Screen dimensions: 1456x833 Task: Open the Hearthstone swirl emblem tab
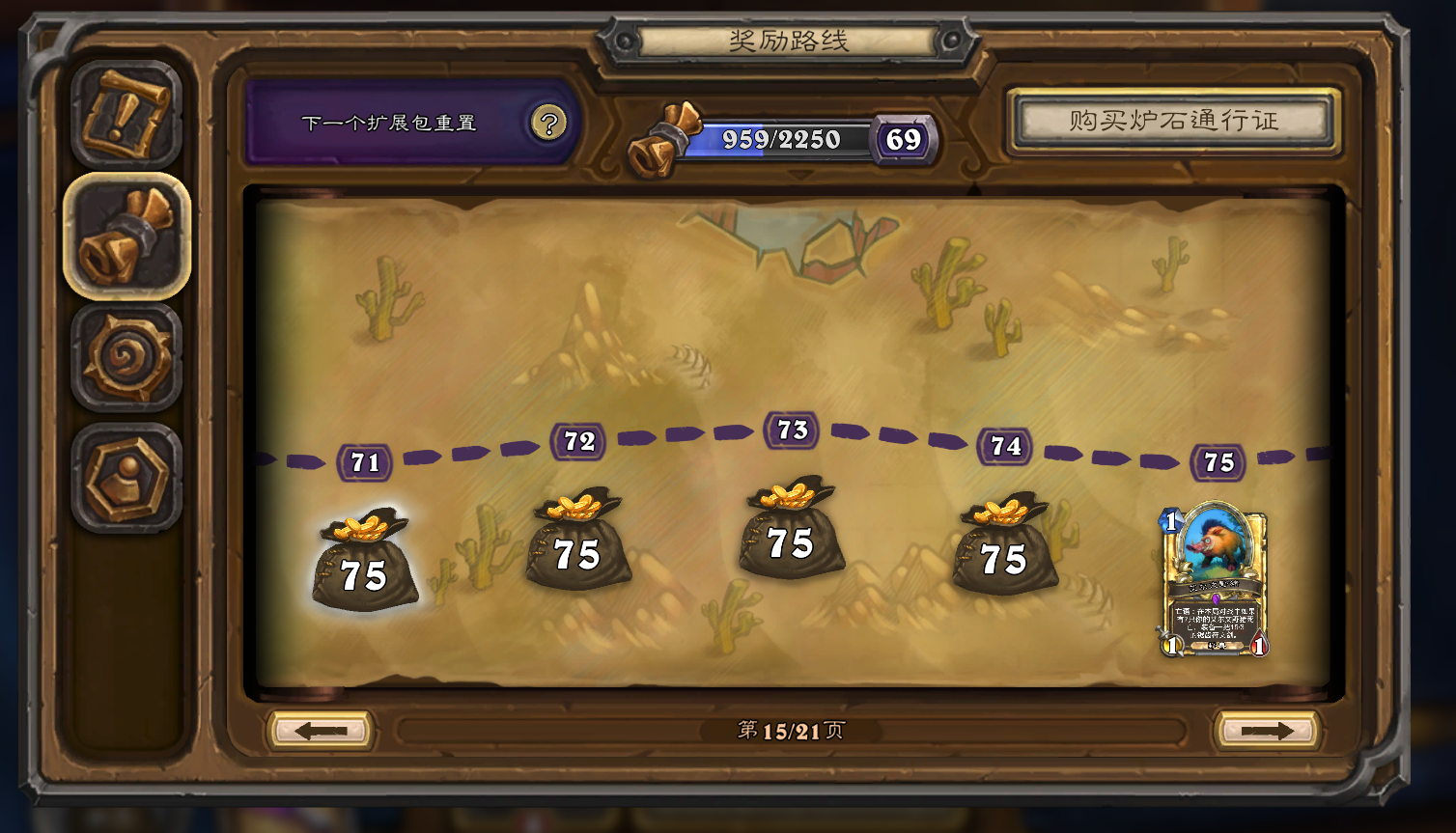pyautogui.click(x=126, y=358)
